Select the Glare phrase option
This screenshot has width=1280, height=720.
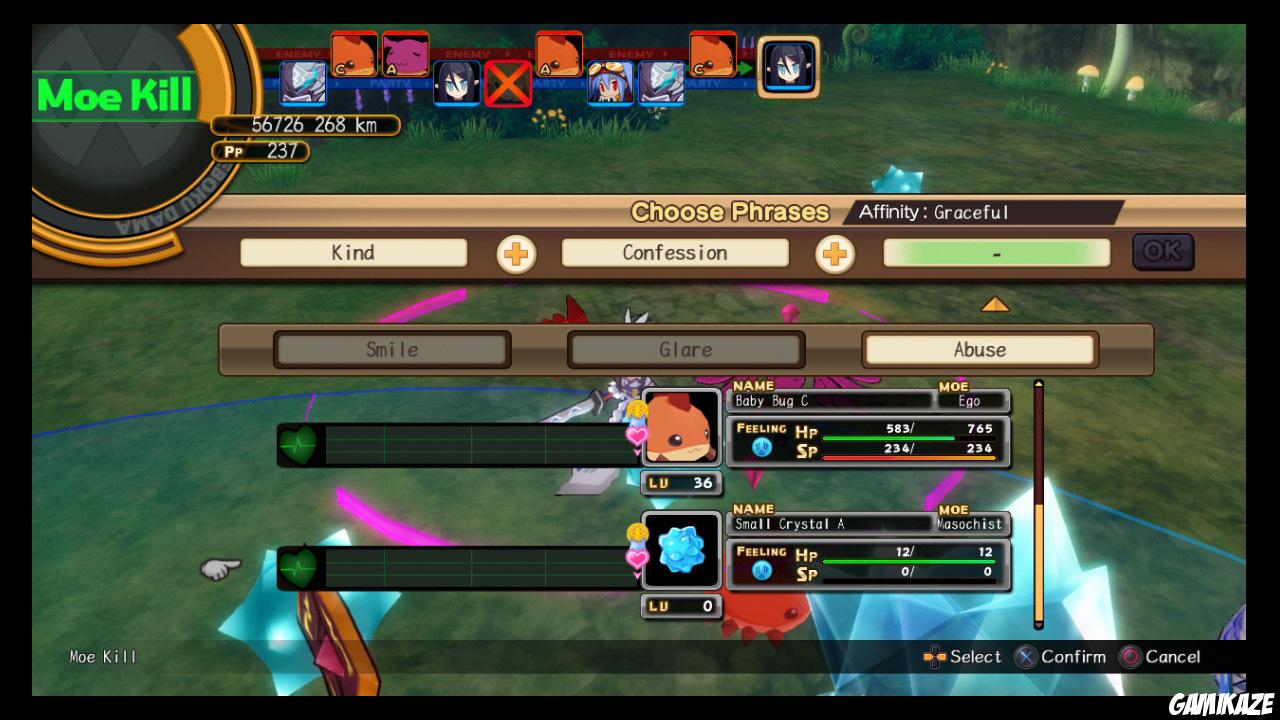point(686,349)
